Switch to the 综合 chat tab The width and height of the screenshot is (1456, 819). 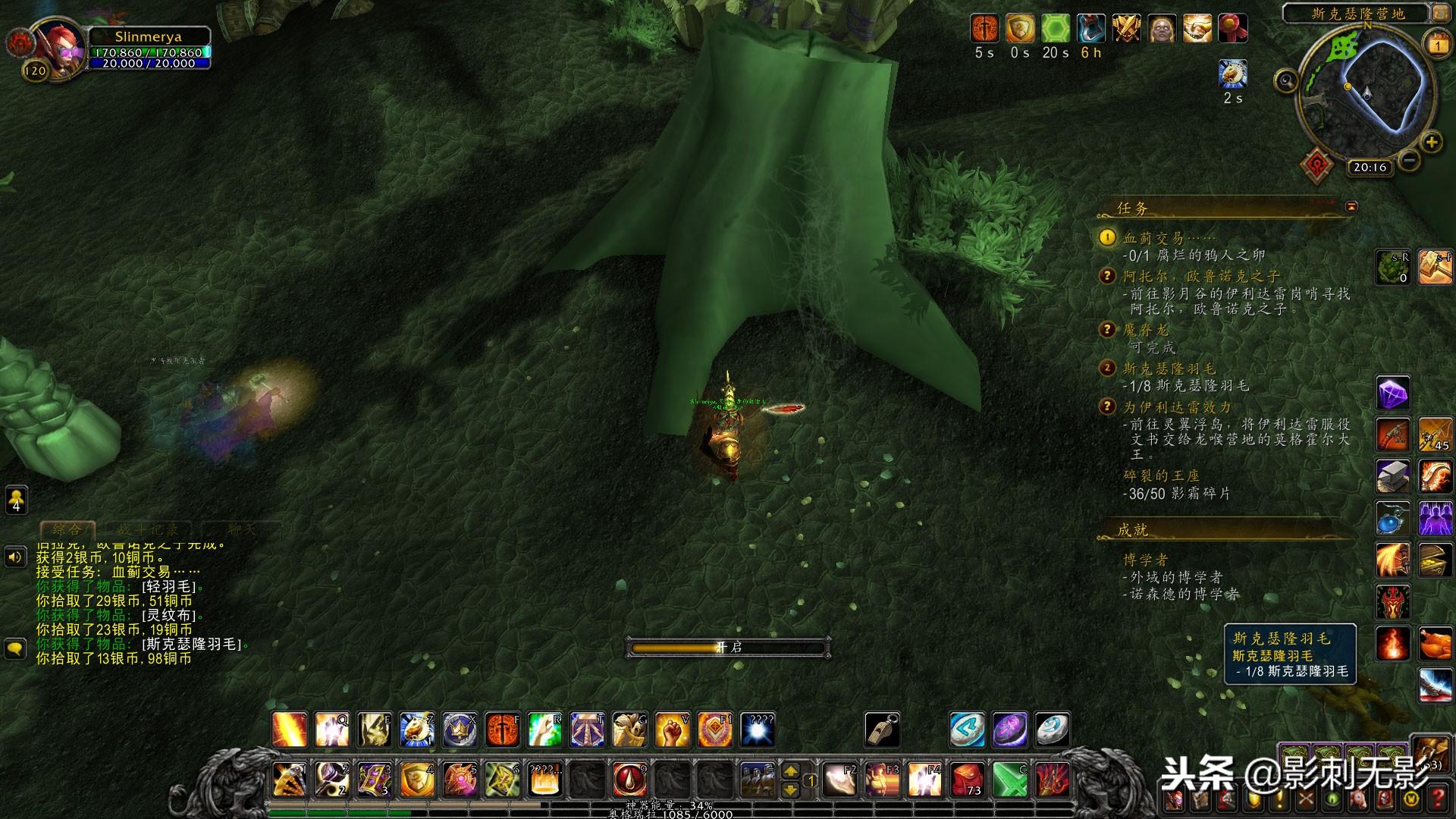coord(67,529)
